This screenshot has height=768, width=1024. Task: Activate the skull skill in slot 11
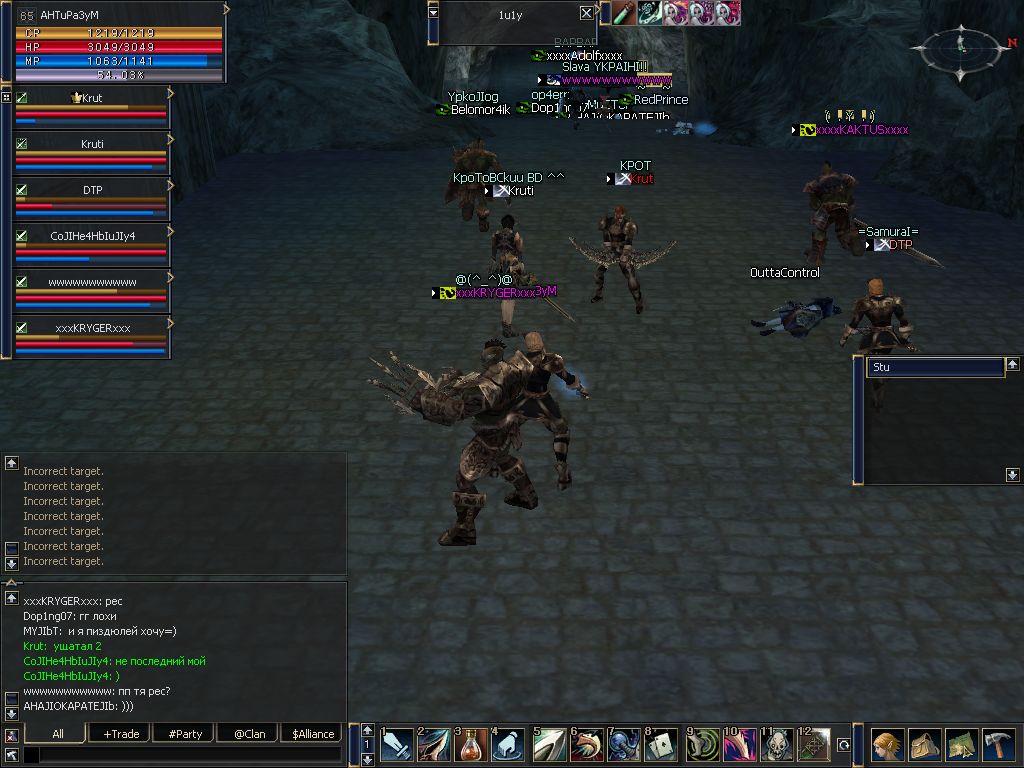click(x=778, y=745)
